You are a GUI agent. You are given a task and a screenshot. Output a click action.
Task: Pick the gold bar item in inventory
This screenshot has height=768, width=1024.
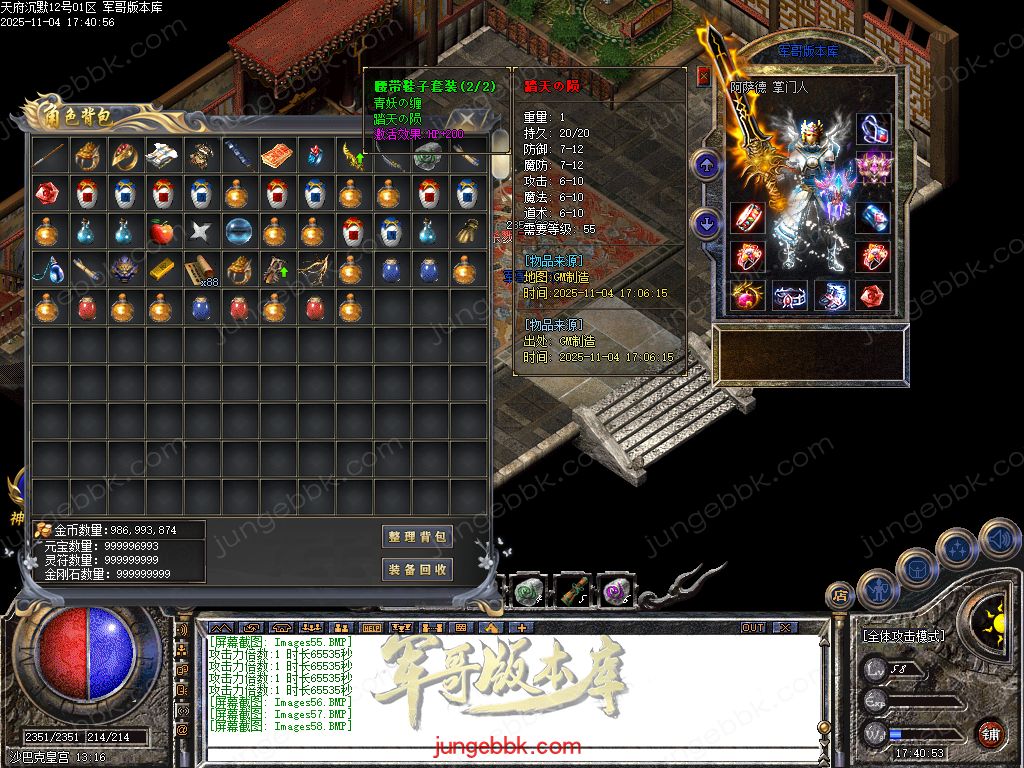pos(161,269)
